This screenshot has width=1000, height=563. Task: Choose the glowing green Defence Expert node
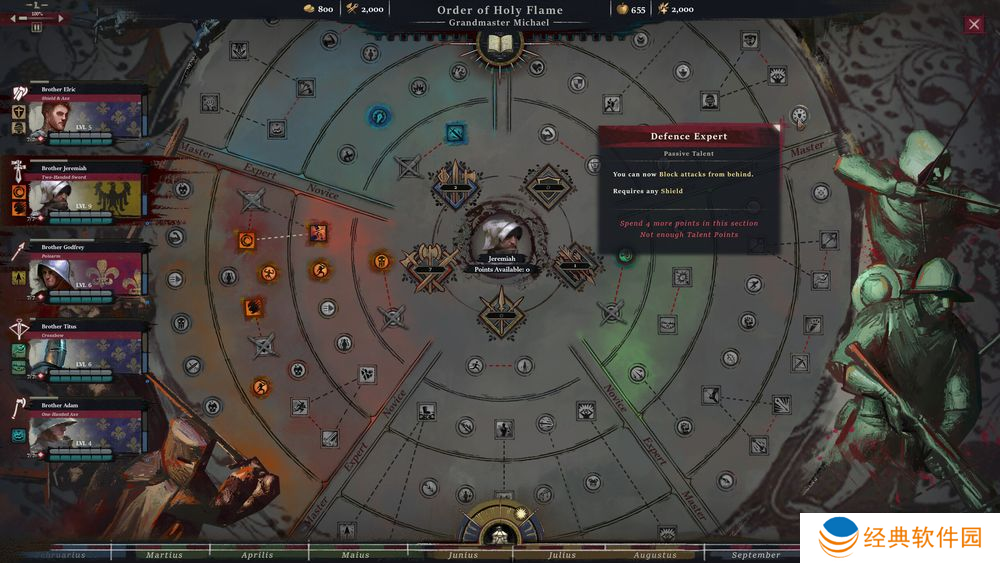click(626, 255)
